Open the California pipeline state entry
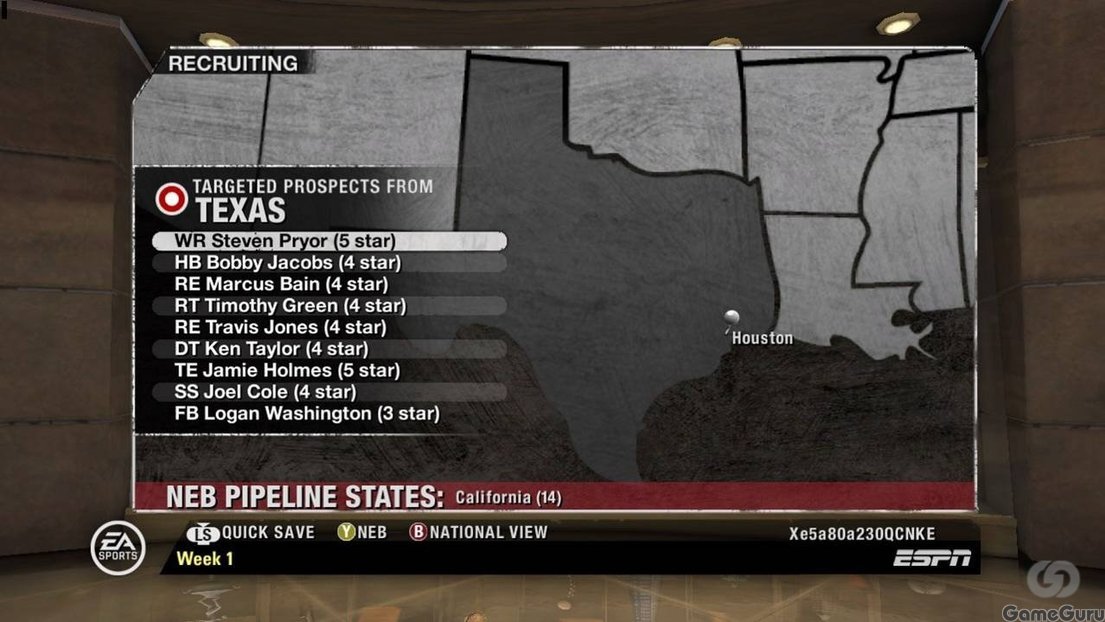Image resolution: width=1105 pixels, height=622 pixels. point(508,497)
